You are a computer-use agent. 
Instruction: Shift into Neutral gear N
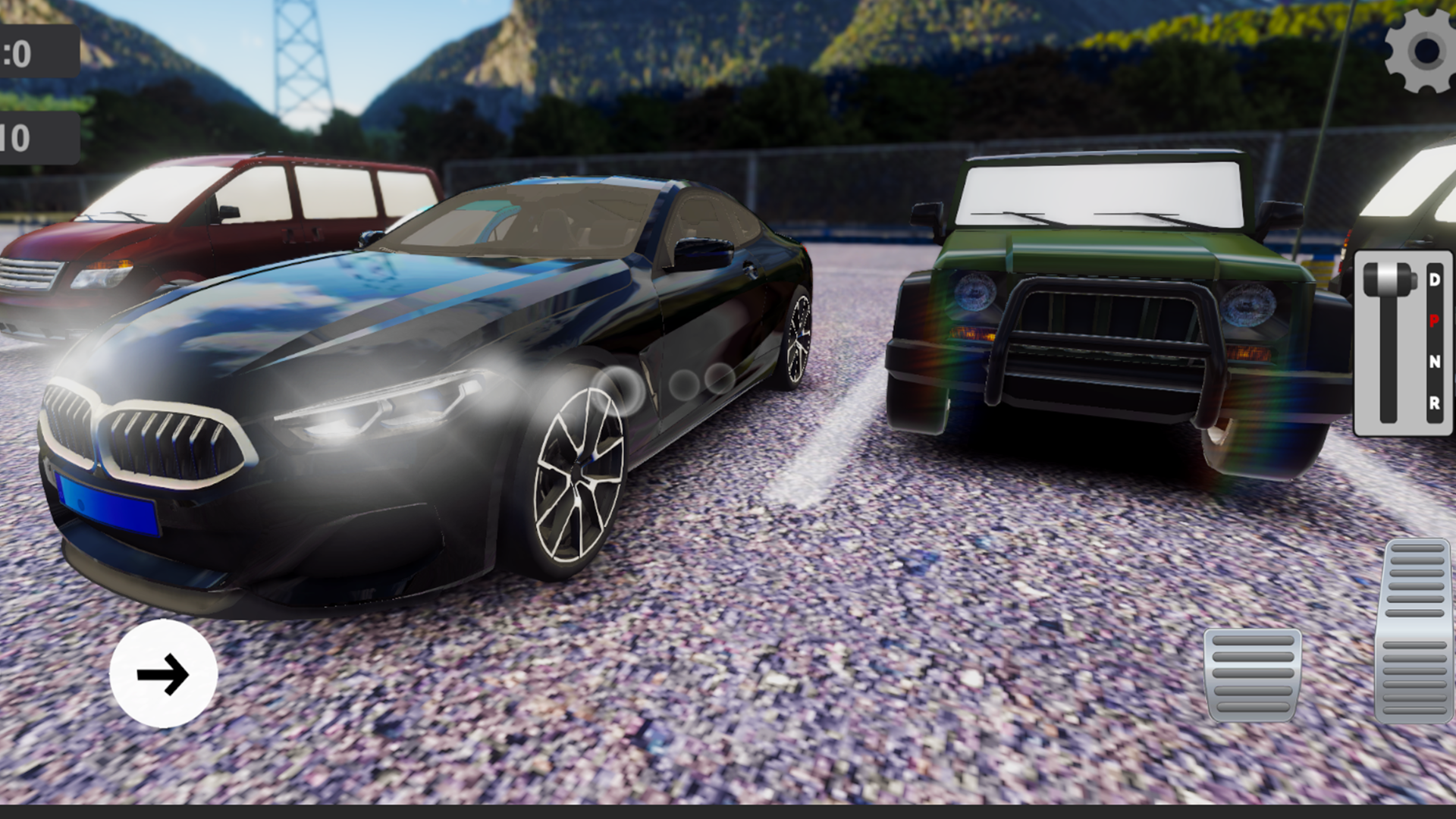(1435, 362)
